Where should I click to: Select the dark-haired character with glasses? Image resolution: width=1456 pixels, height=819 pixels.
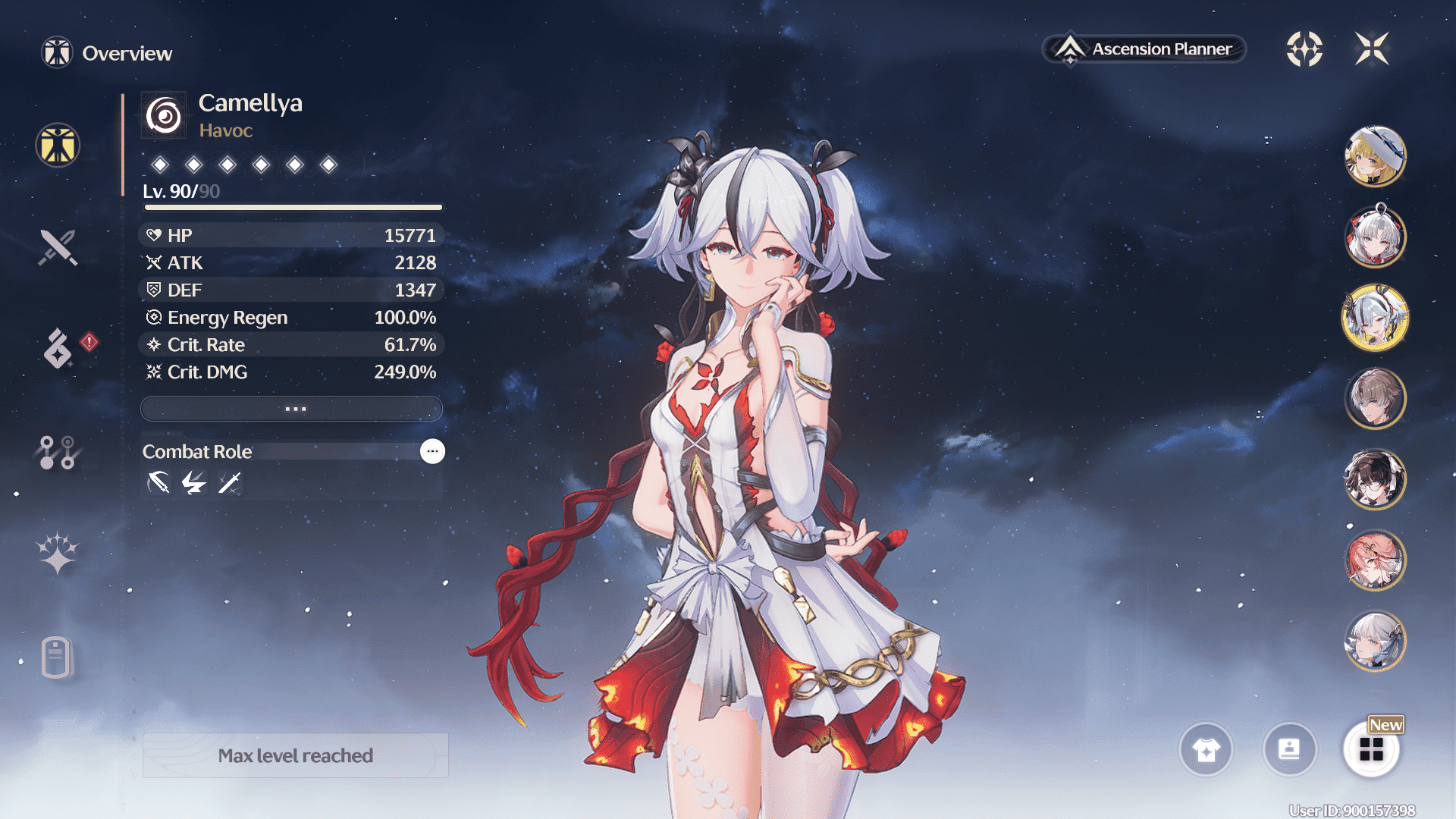click(x=1375, y=479)
